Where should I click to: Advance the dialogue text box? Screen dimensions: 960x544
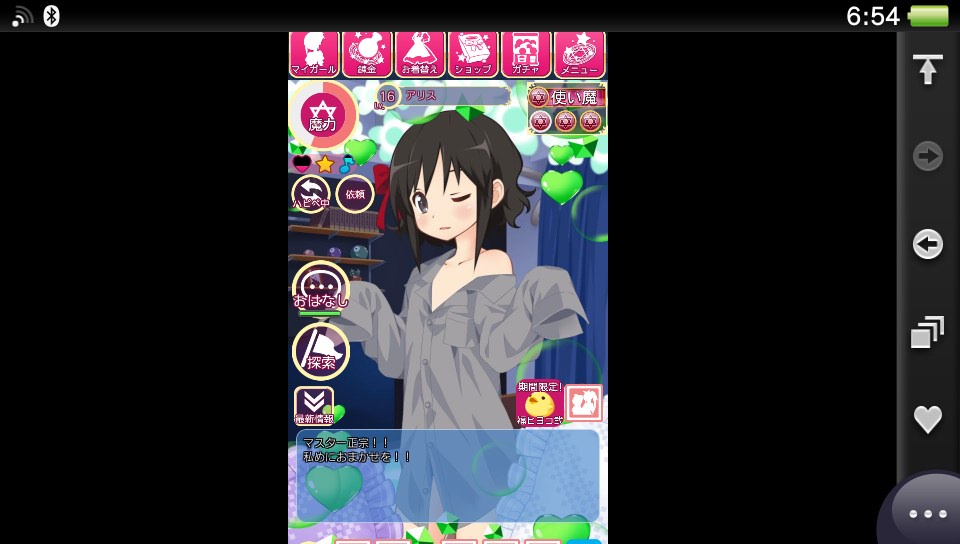(x=448, y=475)
